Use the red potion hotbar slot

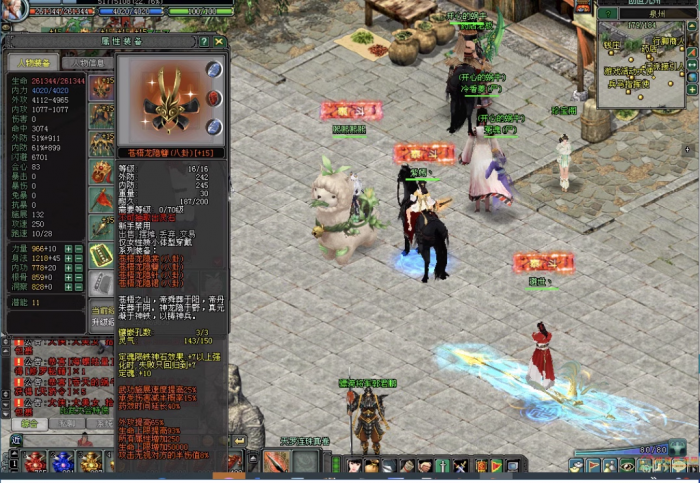(36, 462)
